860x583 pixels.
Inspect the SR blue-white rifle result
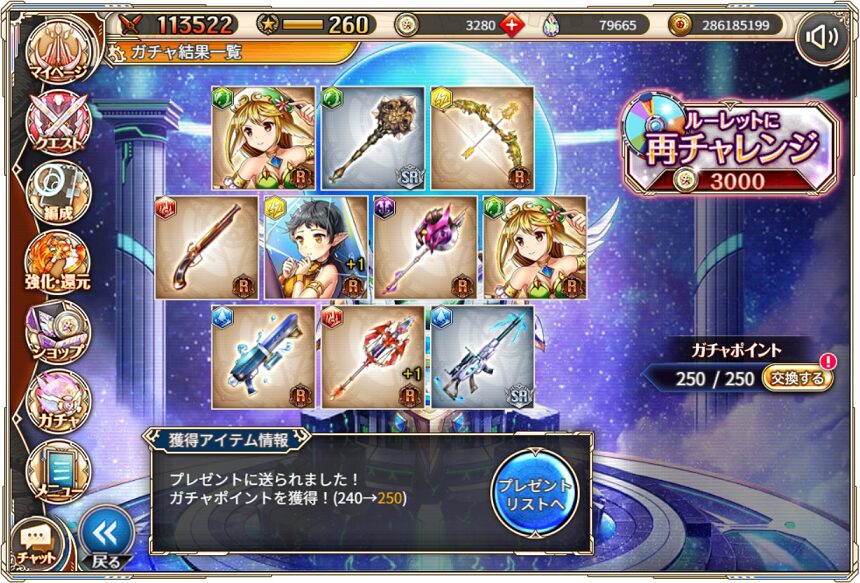pyautogui.click(x=482, y=357)
